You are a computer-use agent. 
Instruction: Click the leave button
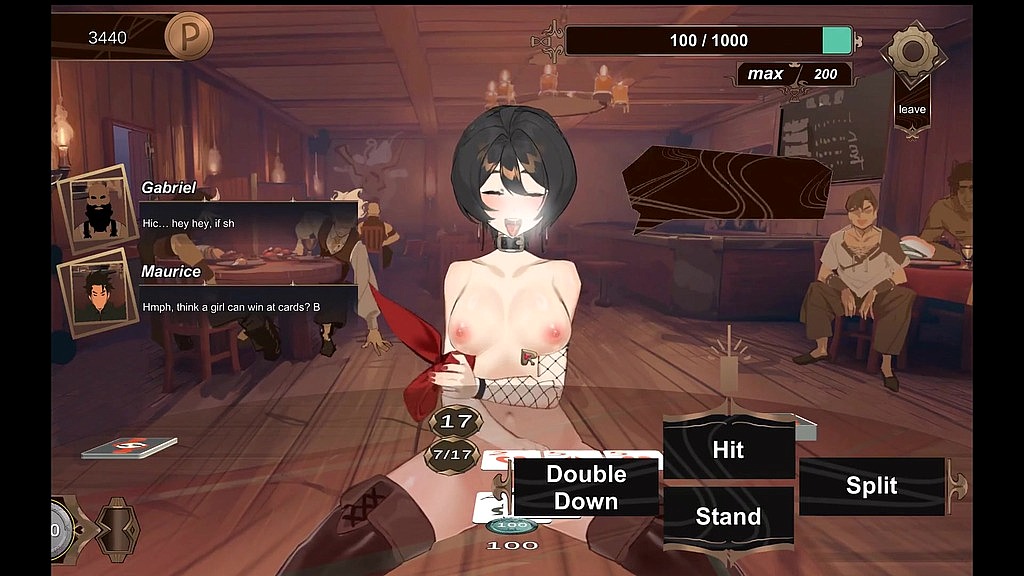911,109
